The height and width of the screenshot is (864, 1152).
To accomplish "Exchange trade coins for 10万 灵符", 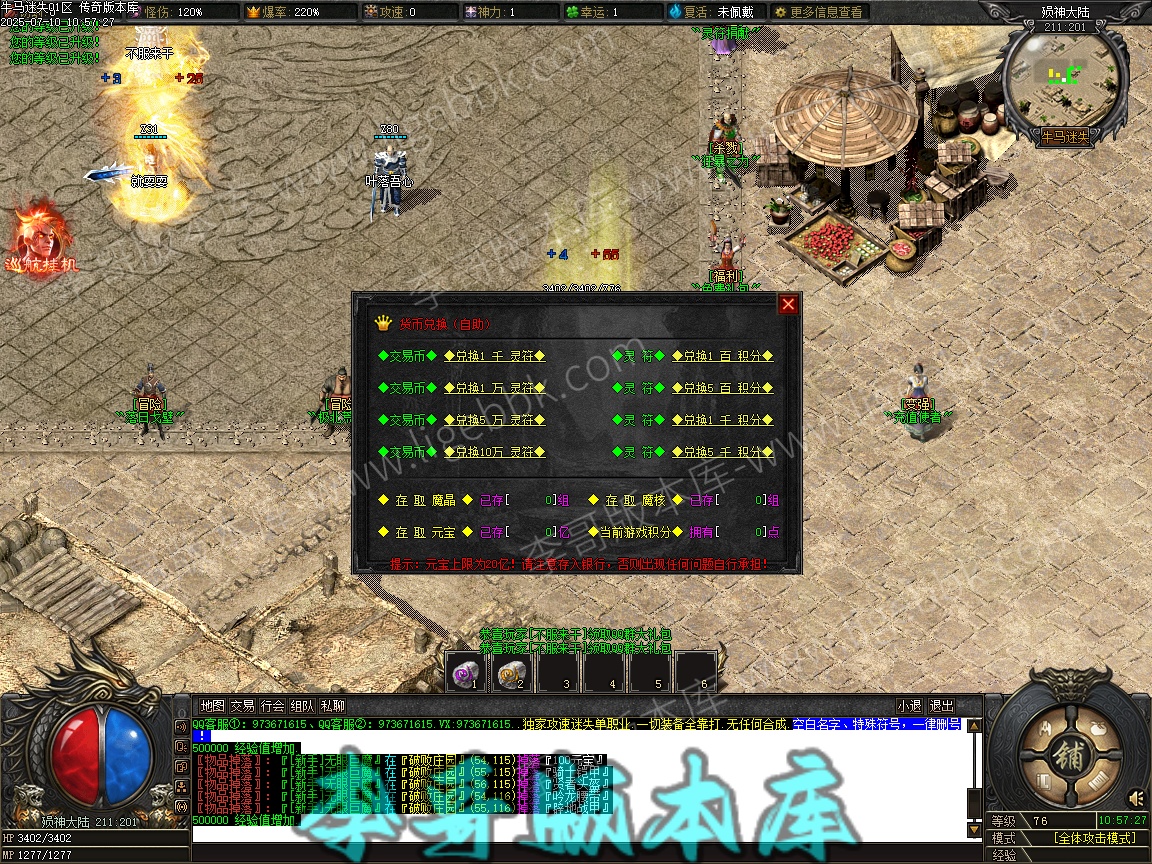I will pyautogui.click(x=494, y=452).
